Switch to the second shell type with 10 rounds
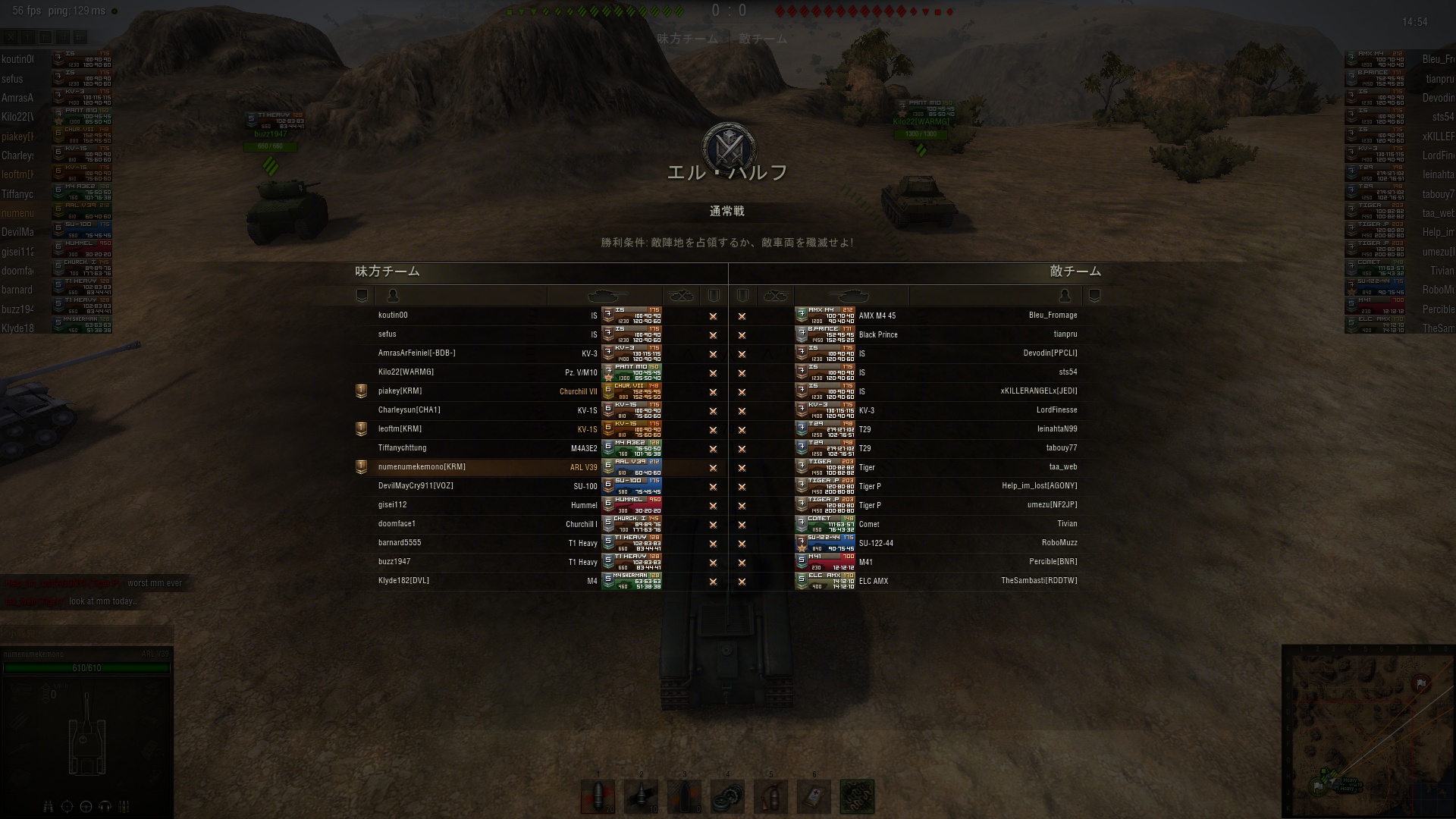The height and width of the screenshot is (819, 1456). [x=641, y=797]
